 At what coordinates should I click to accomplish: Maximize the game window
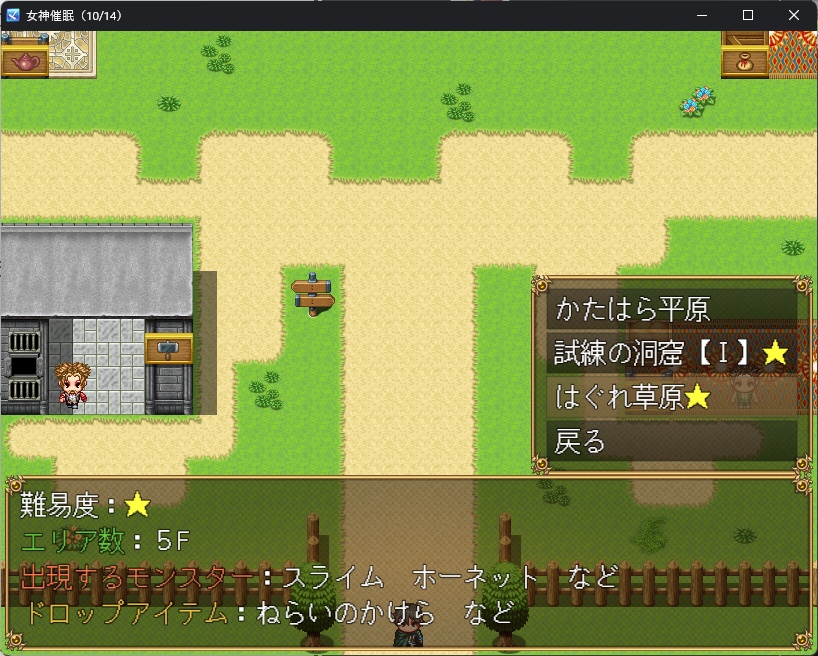(748, 15)
